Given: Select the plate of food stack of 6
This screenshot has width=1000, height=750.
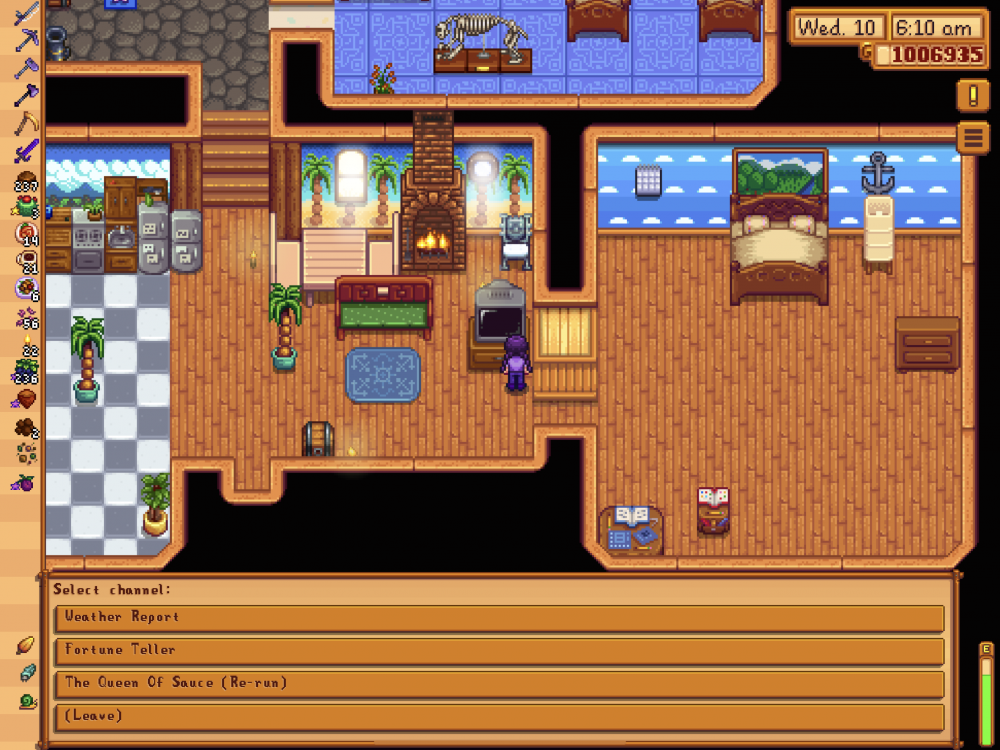Looking at the screenshot, I should [26, 290].
